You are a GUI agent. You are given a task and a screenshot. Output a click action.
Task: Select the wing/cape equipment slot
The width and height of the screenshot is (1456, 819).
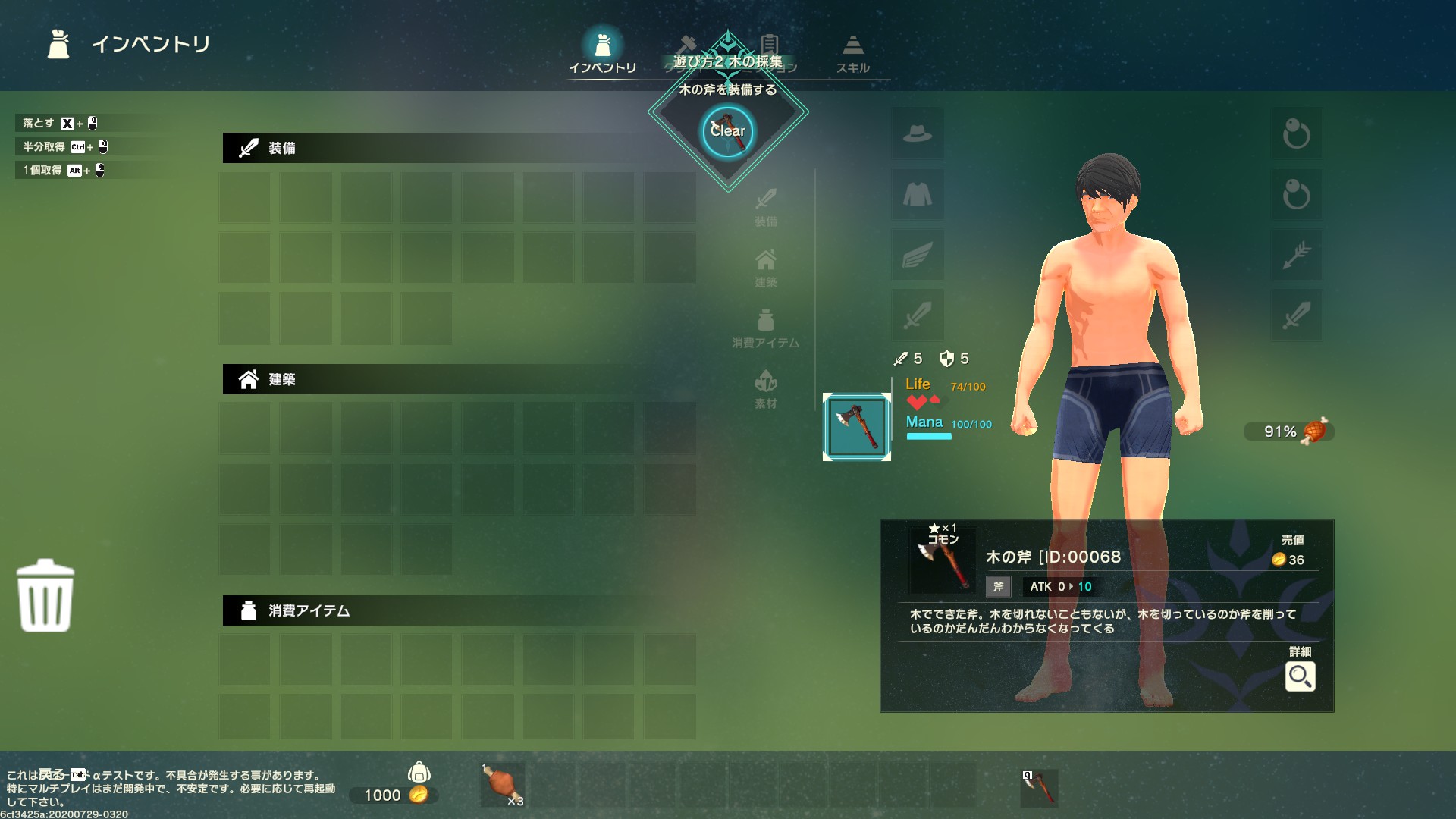tap(917, 256)
